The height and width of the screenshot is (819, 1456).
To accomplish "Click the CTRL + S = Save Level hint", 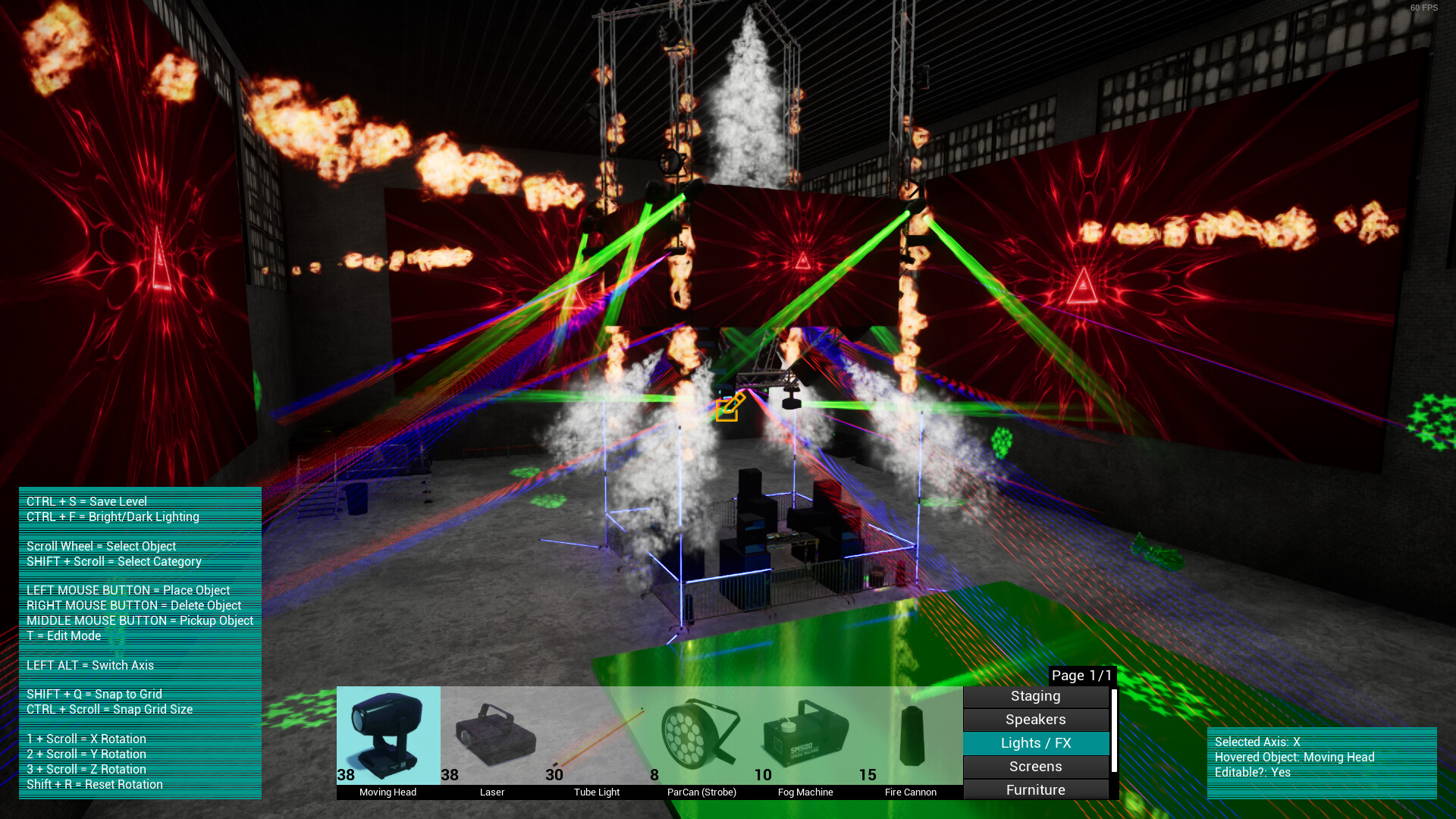I will [x=86, y=501].
